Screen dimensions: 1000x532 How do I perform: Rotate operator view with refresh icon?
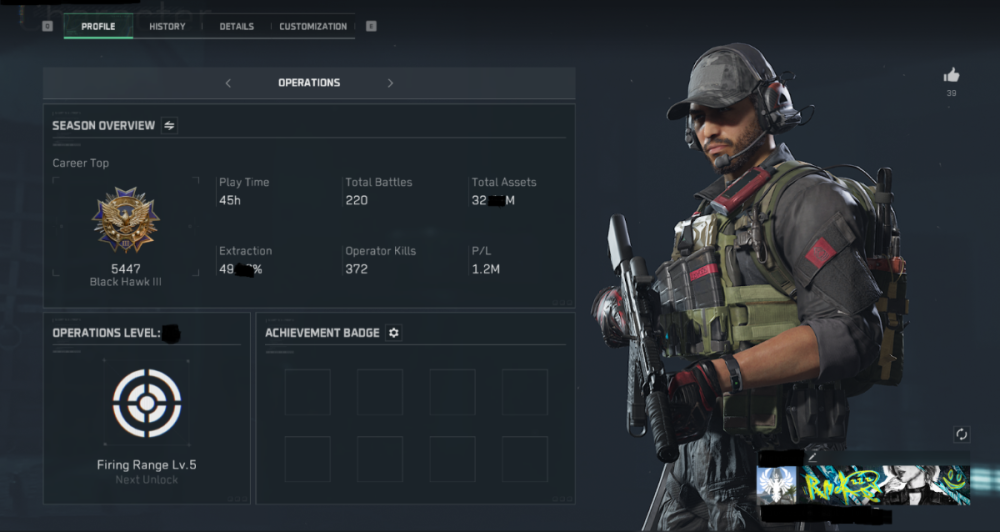[x=962, y=434]
